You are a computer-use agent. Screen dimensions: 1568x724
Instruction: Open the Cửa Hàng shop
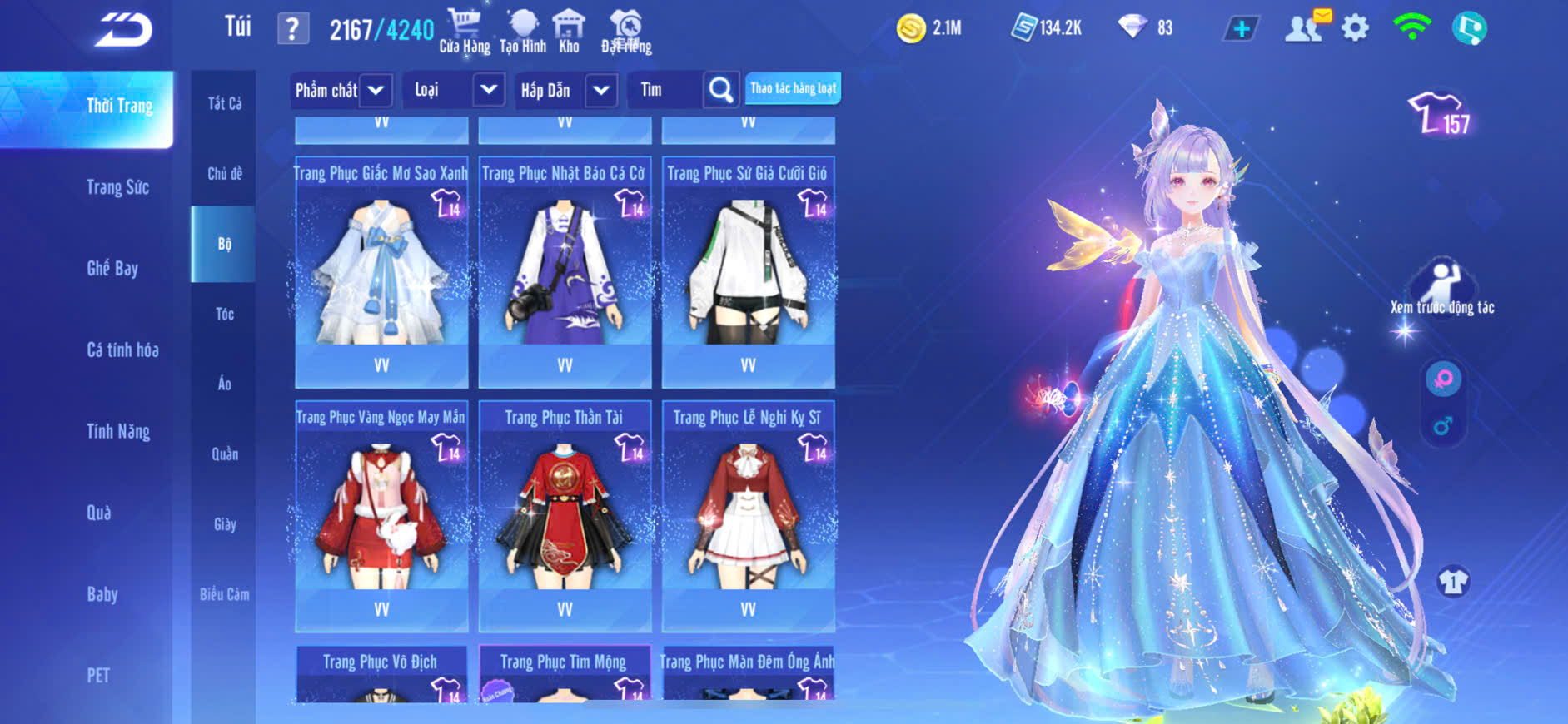(x=464, y=31)
